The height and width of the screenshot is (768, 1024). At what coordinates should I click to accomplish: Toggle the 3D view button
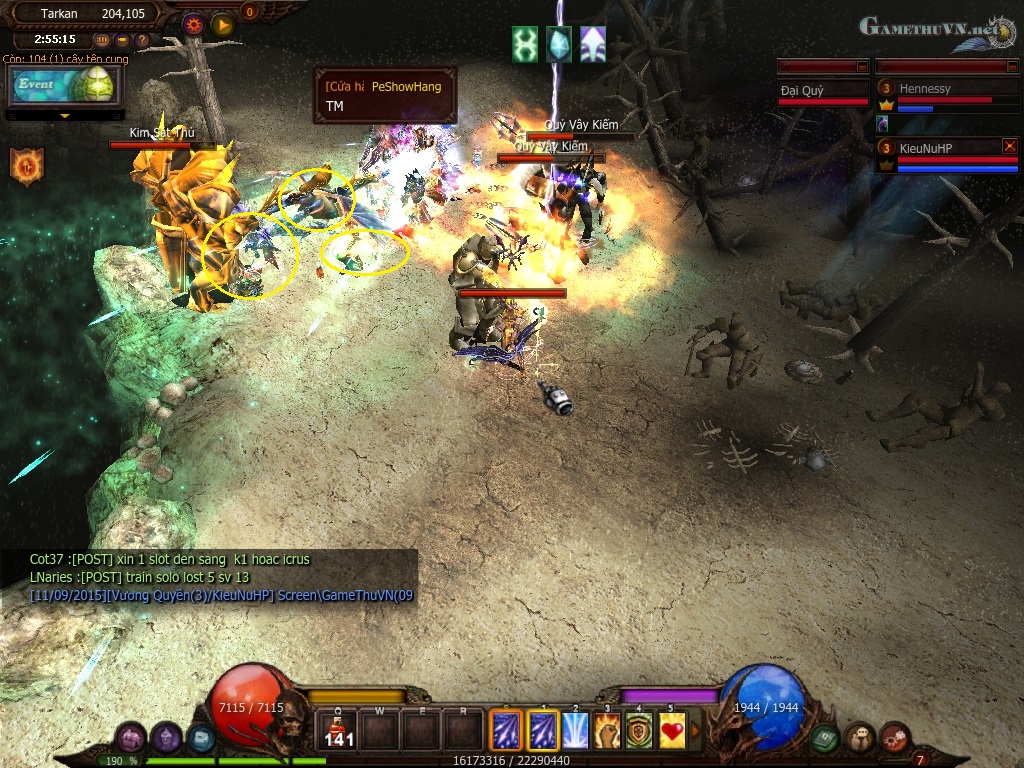pyautogui.click(x=102, y=40)
